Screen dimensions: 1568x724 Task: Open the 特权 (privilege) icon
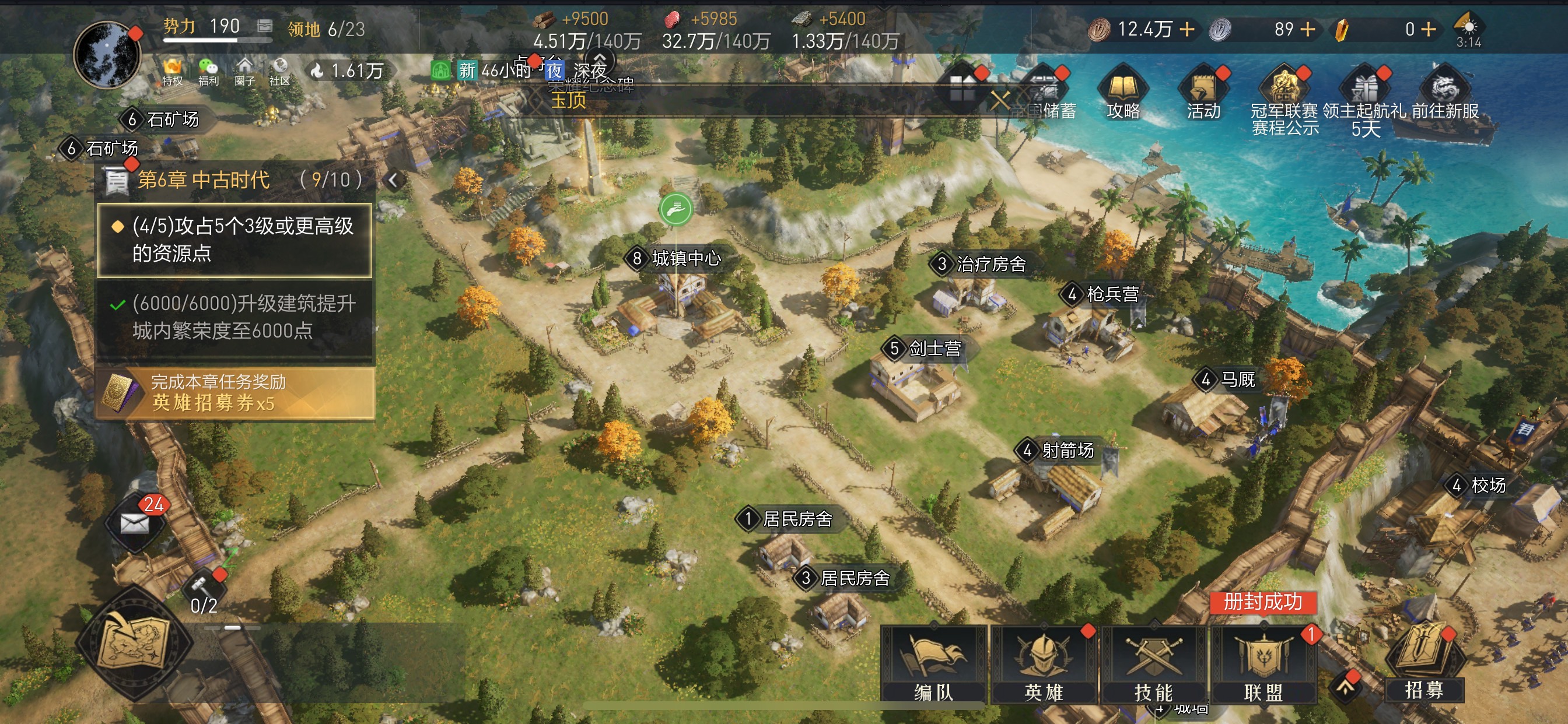click(172, 72)
